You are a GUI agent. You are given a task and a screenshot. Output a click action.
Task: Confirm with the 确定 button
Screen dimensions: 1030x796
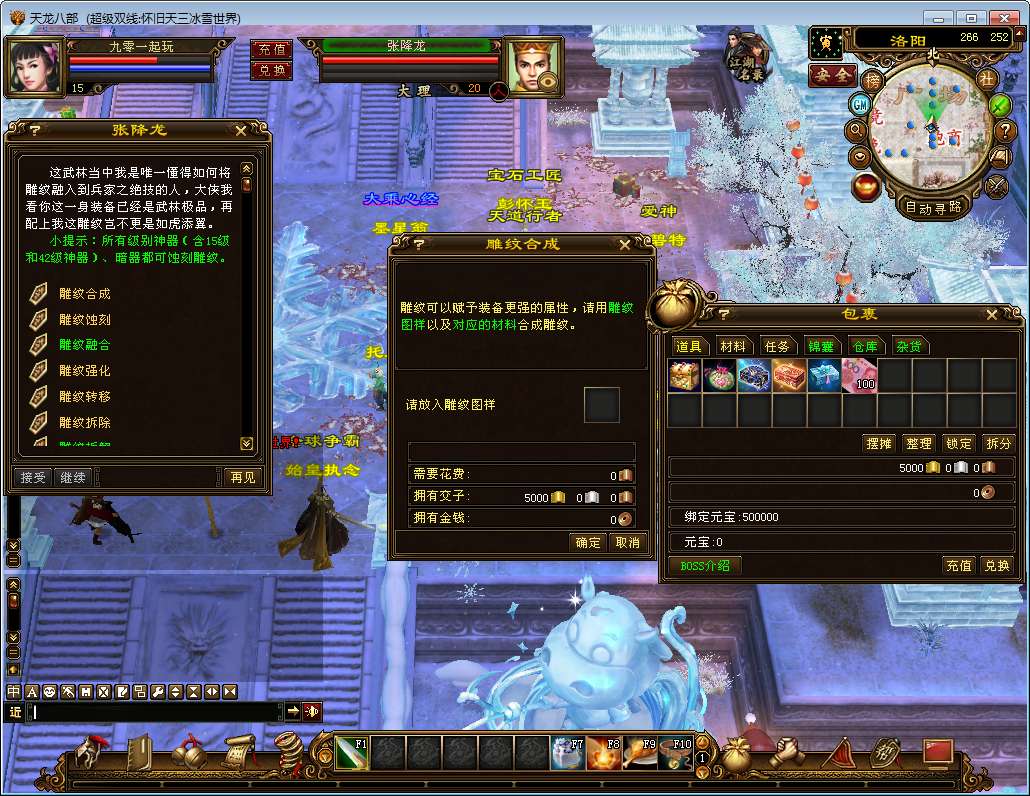pyautogui.click(x=587, y=542)
